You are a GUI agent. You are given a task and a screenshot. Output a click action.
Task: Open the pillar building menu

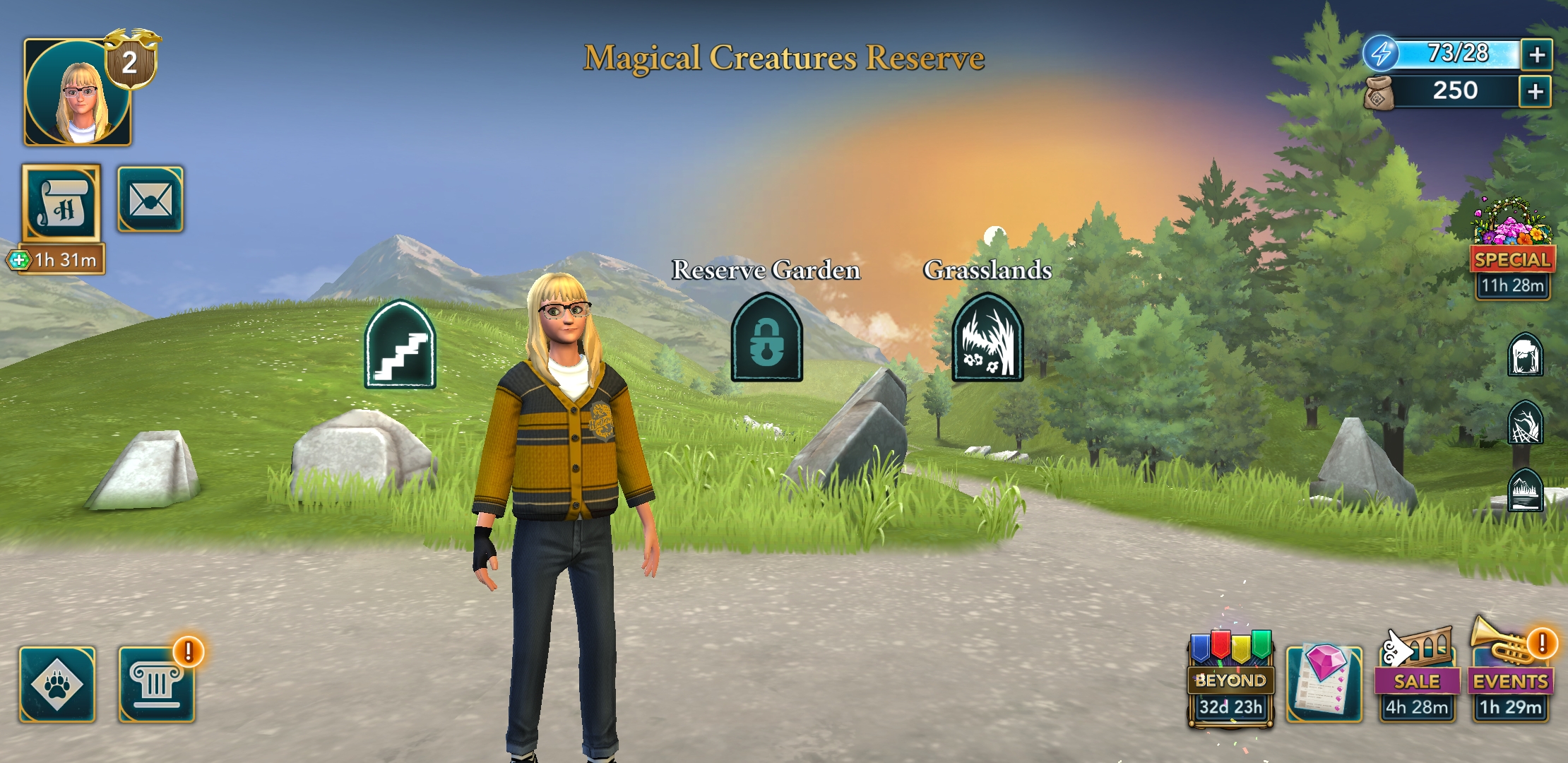pos(156,684)
